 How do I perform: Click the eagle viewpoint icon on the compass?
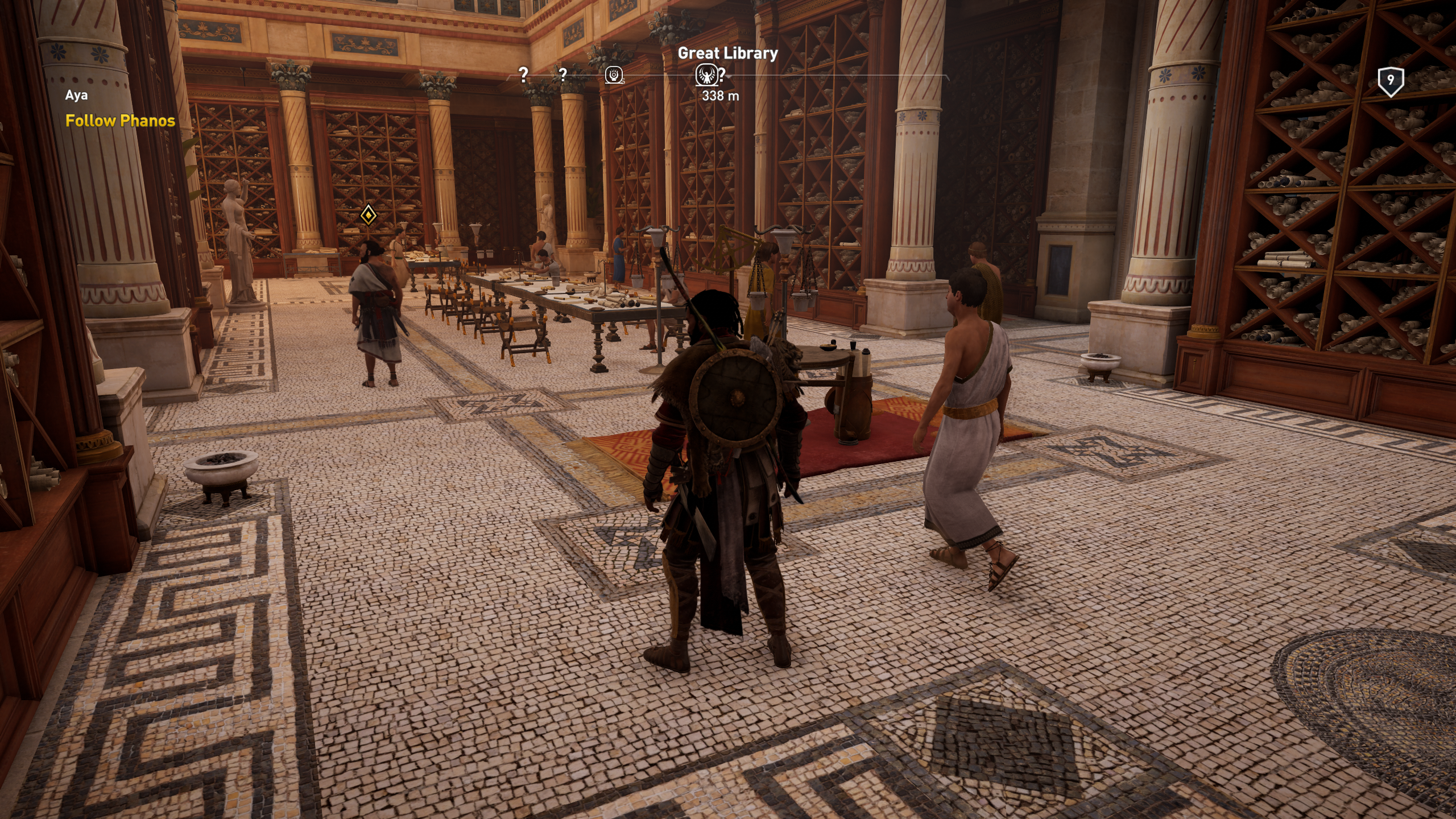(x=705, y=75)
